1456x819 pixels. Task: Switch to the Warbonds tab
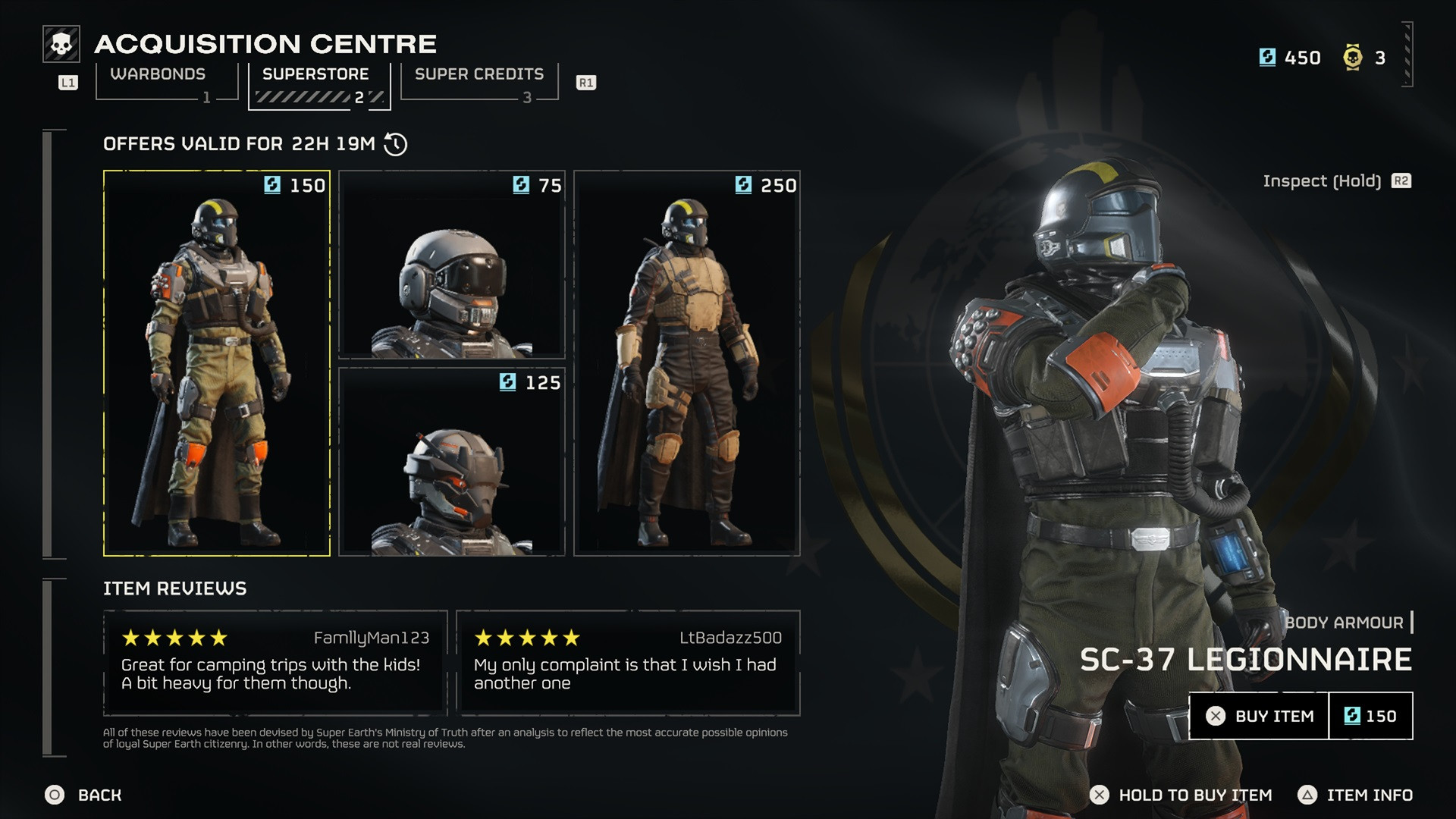click(x=158, y=74)
